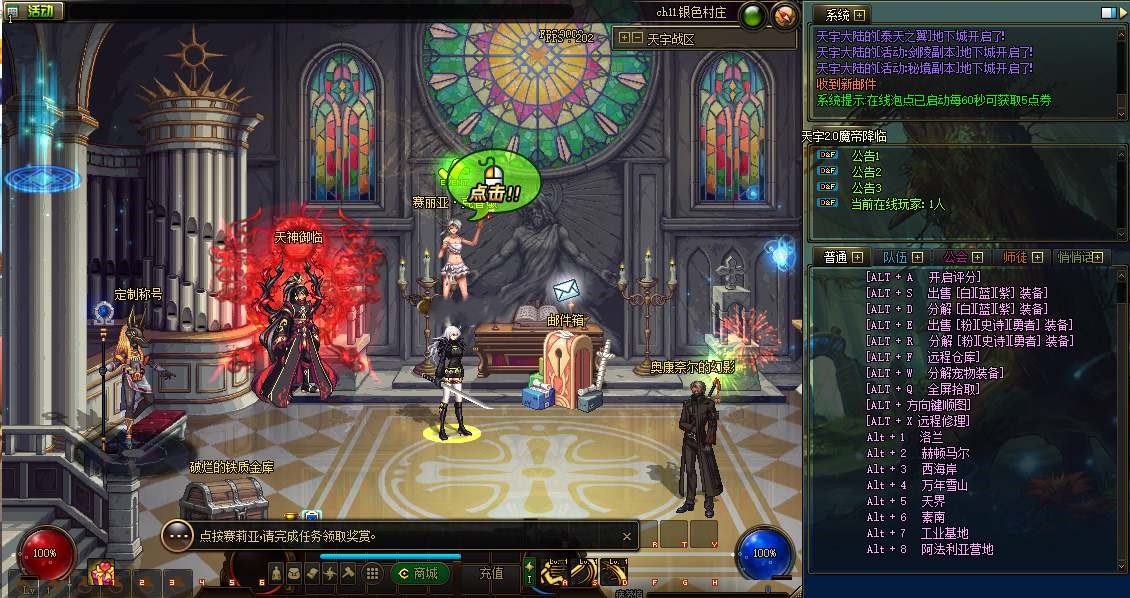1130x598 pixels.
Task: Toggle the chat window layout button
Action: click(1108, 14)
